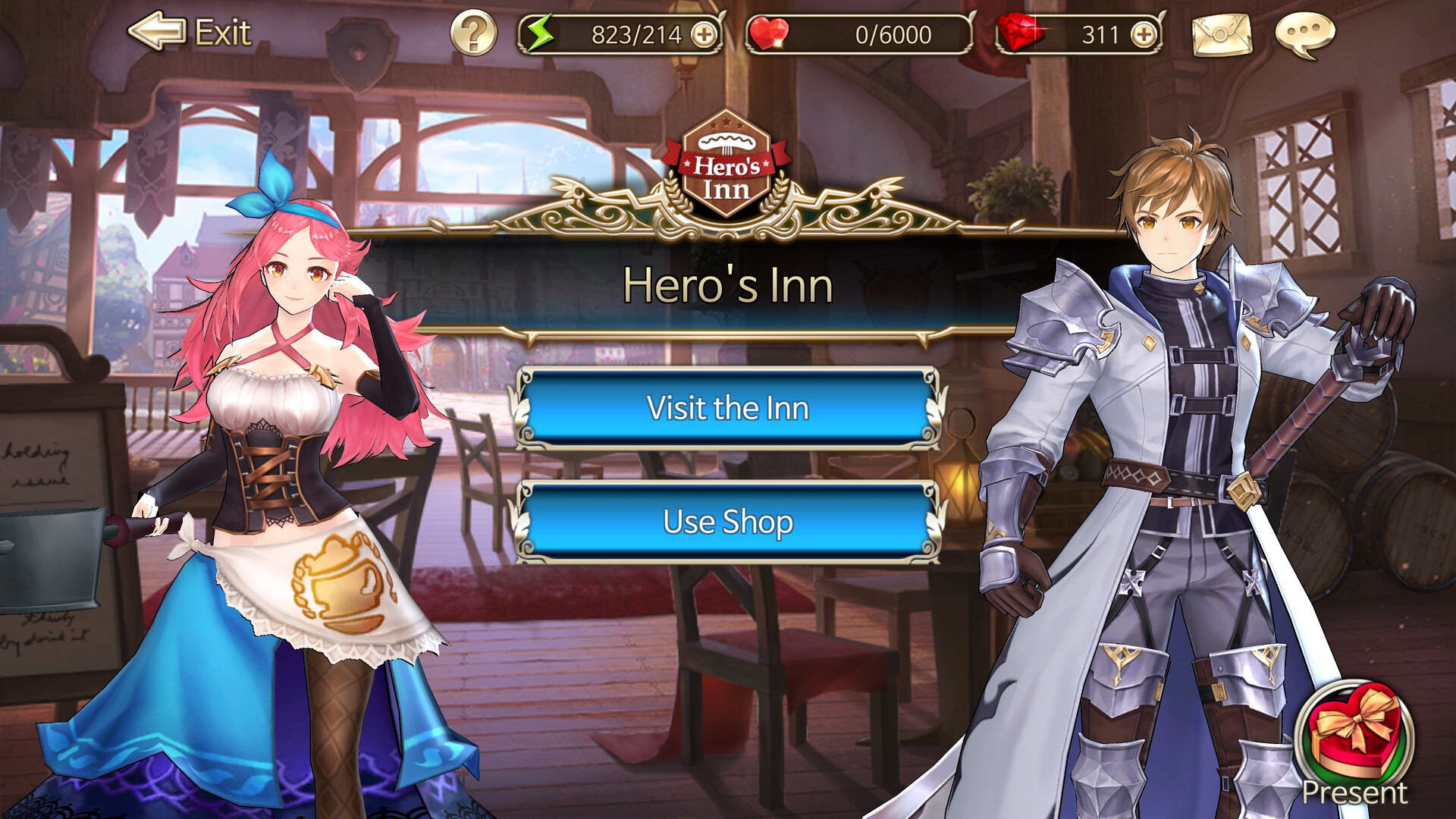The width and height of the screenshot is (1456, 819).
Task: Select the gem counter showing 311
Action: [x=1098, y=33]
